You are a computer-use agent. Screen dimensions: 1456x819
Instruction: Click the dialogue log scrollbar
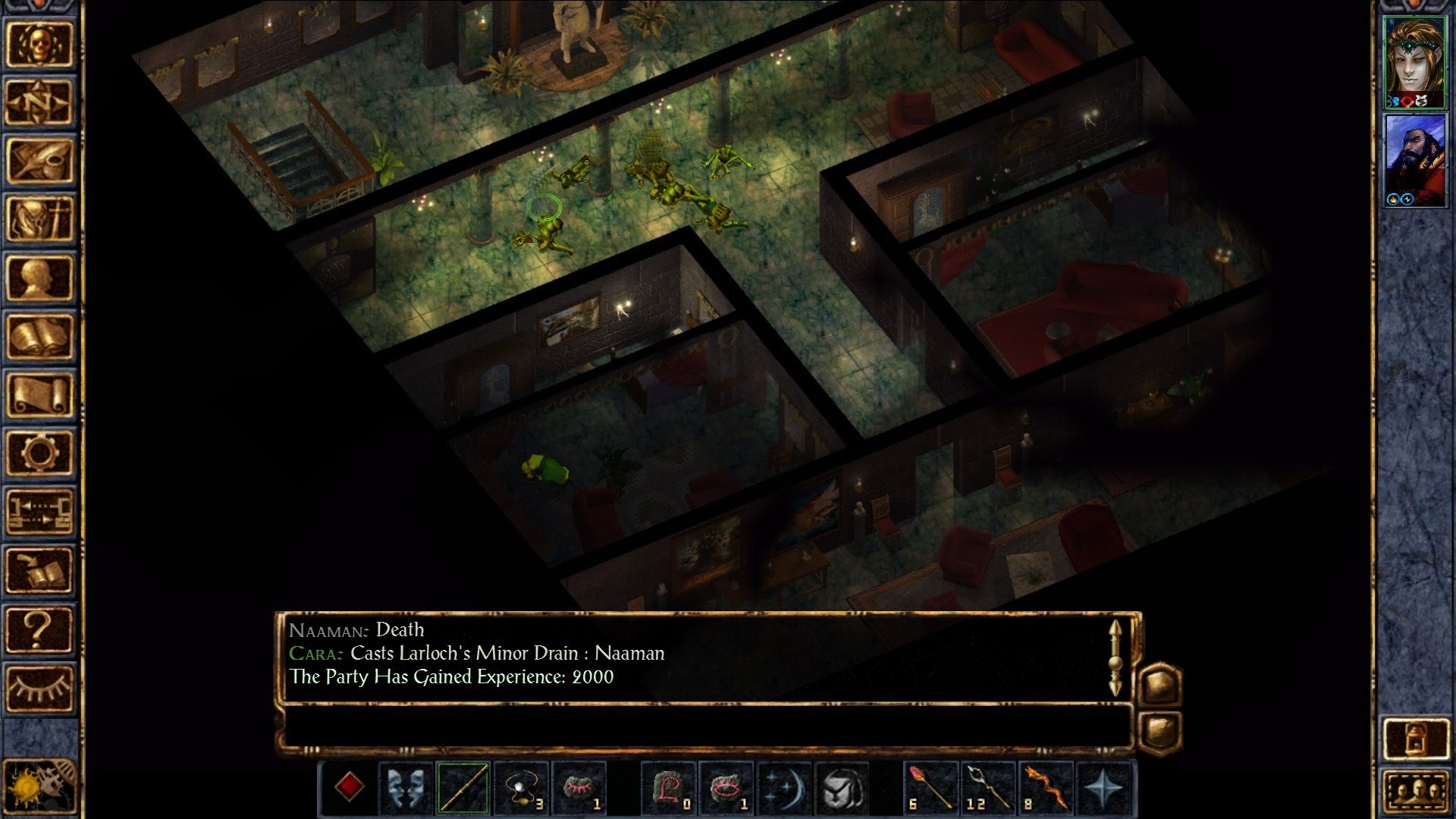click(x=1115, y=658)
